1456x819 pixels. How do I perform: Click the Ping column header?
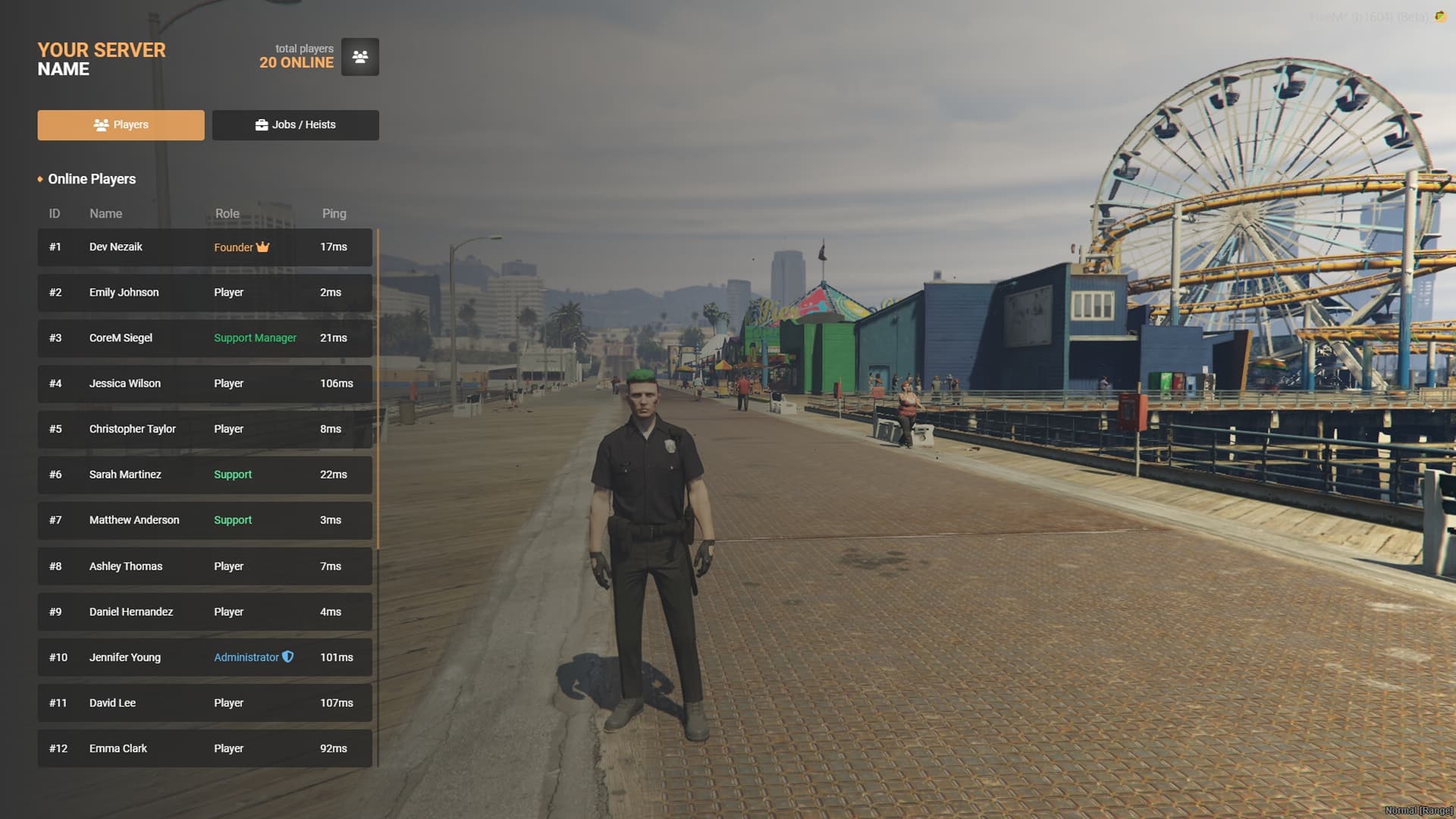coord(334,213)
